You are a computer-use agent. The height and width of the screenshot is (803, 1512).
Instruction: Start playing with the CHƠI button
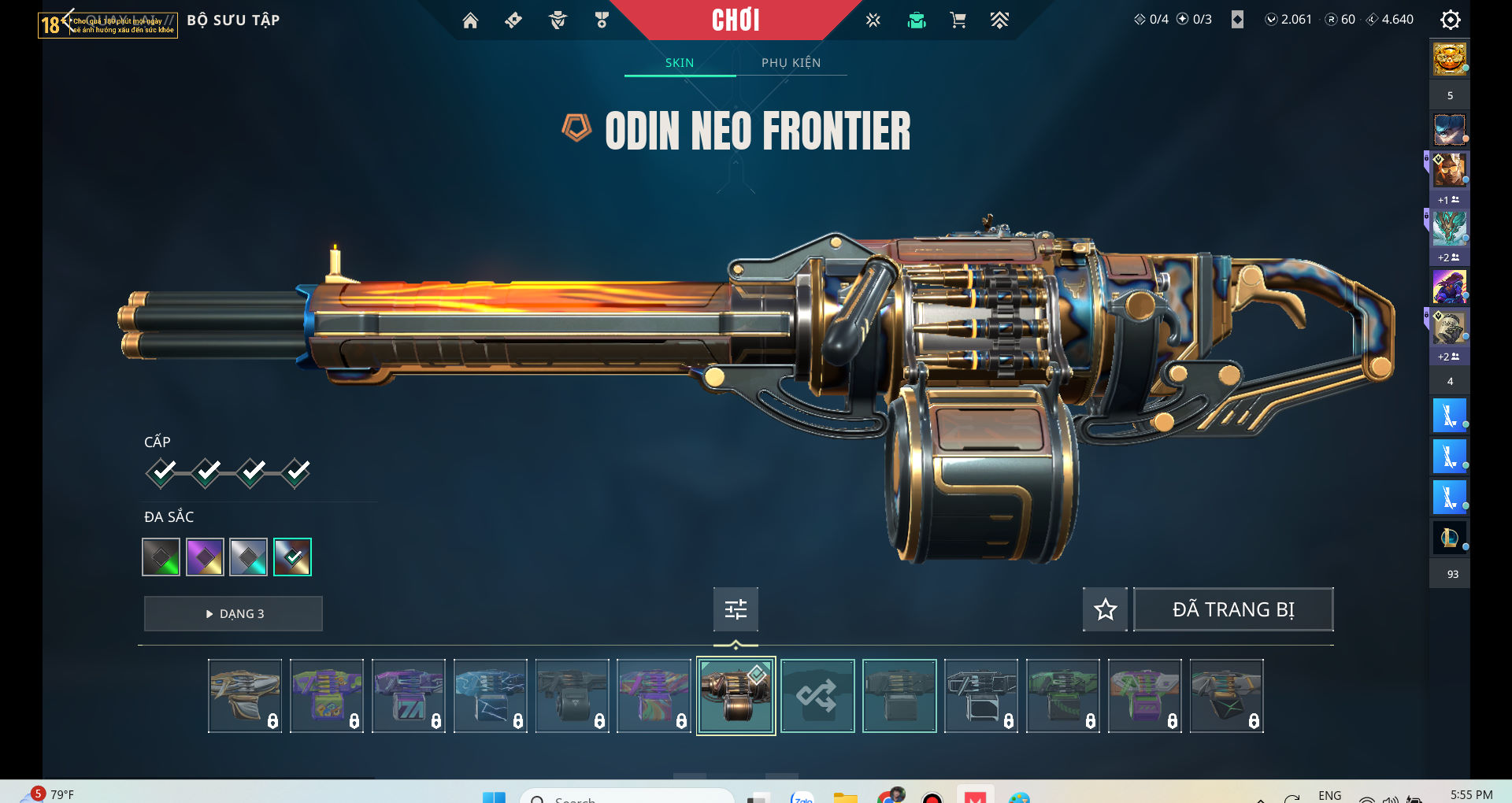pyautogui.click(x=736, y=20)
